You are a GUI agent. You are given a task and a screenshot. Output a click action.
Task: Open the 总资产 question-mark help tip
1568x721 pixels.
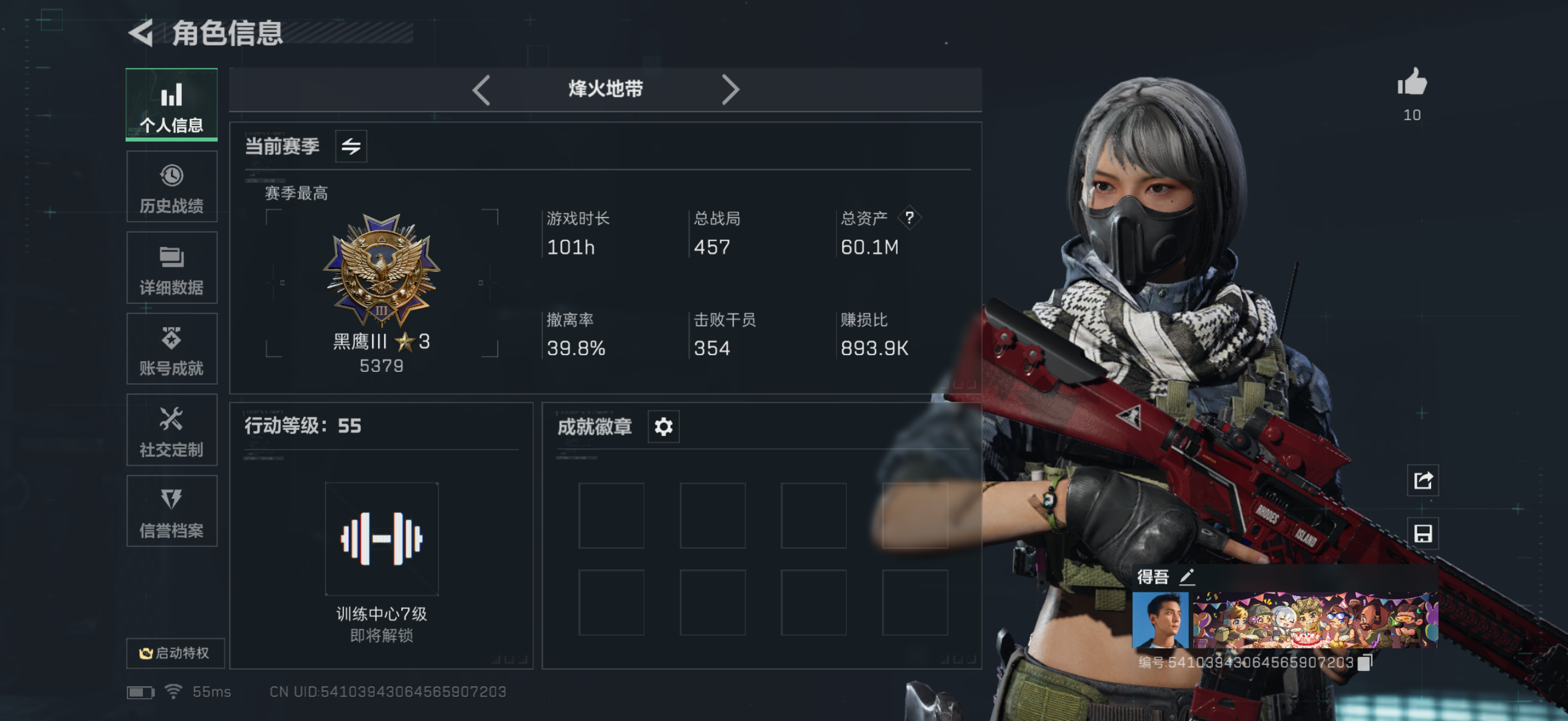coord(911,219)
